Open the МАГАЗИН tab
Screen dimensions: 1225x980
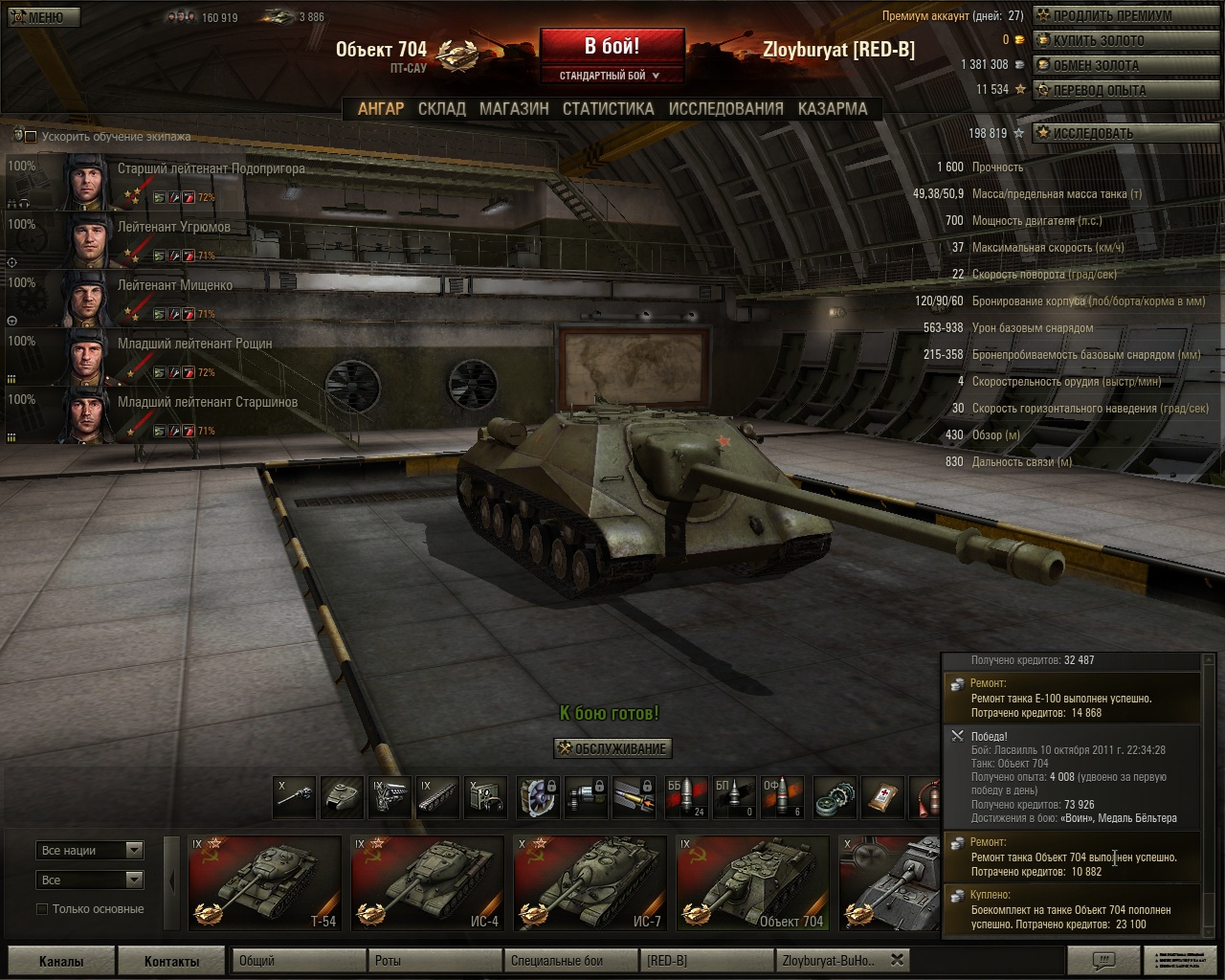pyautogui.click(x=514, y=109)
